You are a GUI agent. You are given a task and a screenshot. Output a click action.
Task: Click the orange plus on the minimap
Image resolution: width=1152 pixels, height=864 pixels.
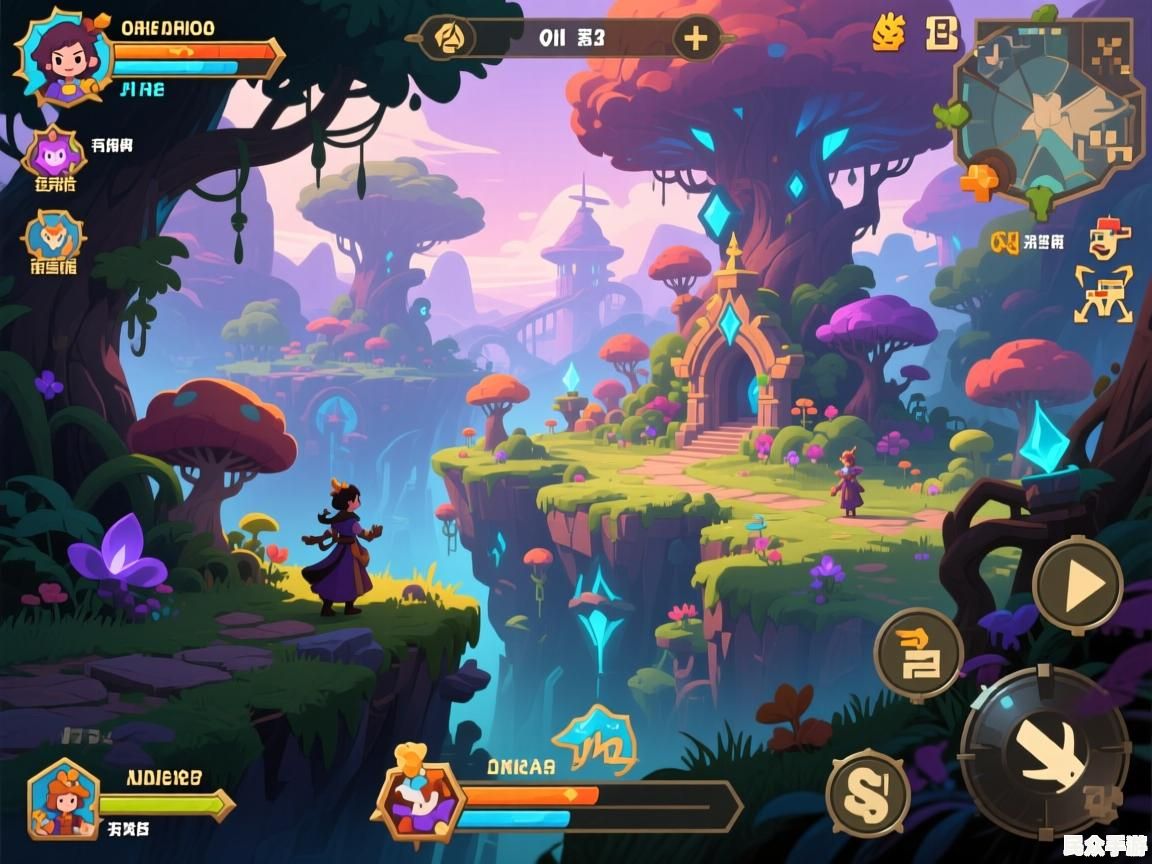(980, 181)
